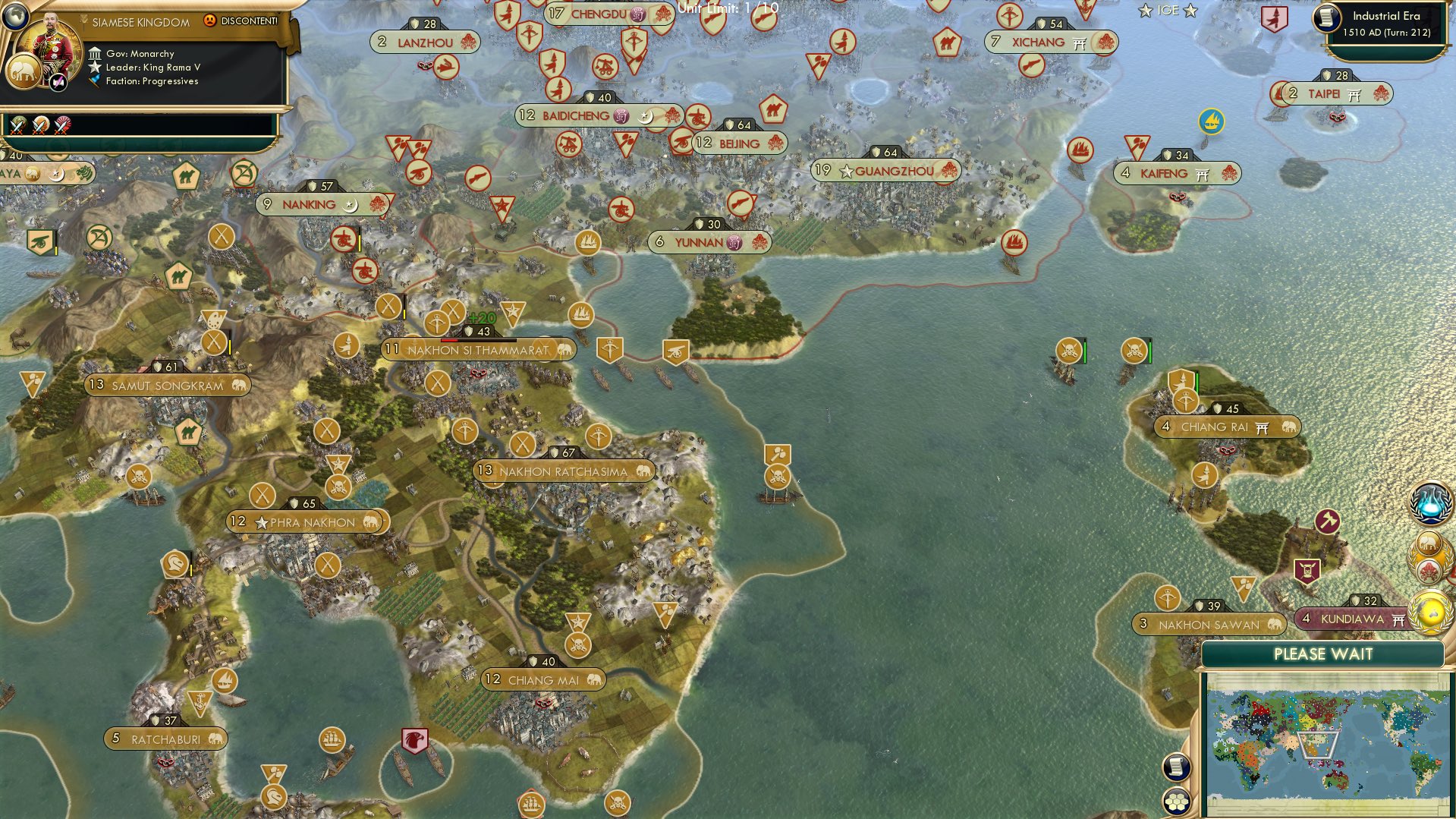1456x819 pixels.
Task: Click the Chiang Mai city banner
Action: [542, 680]
